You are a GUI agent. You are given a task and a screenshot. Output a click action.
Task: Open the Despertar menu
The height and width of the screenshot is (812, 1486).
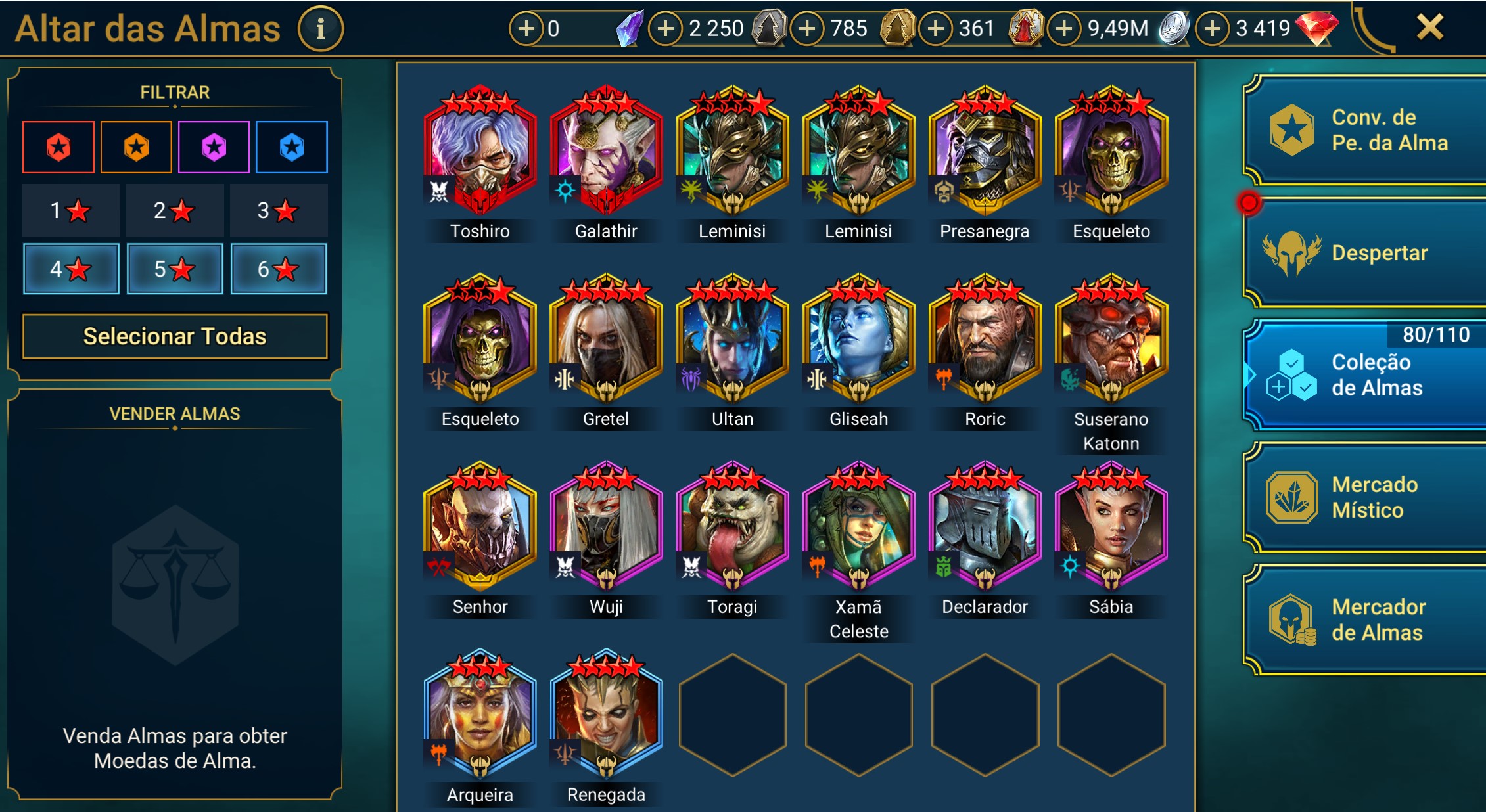pyautogui.click(x=1364, y=253)
